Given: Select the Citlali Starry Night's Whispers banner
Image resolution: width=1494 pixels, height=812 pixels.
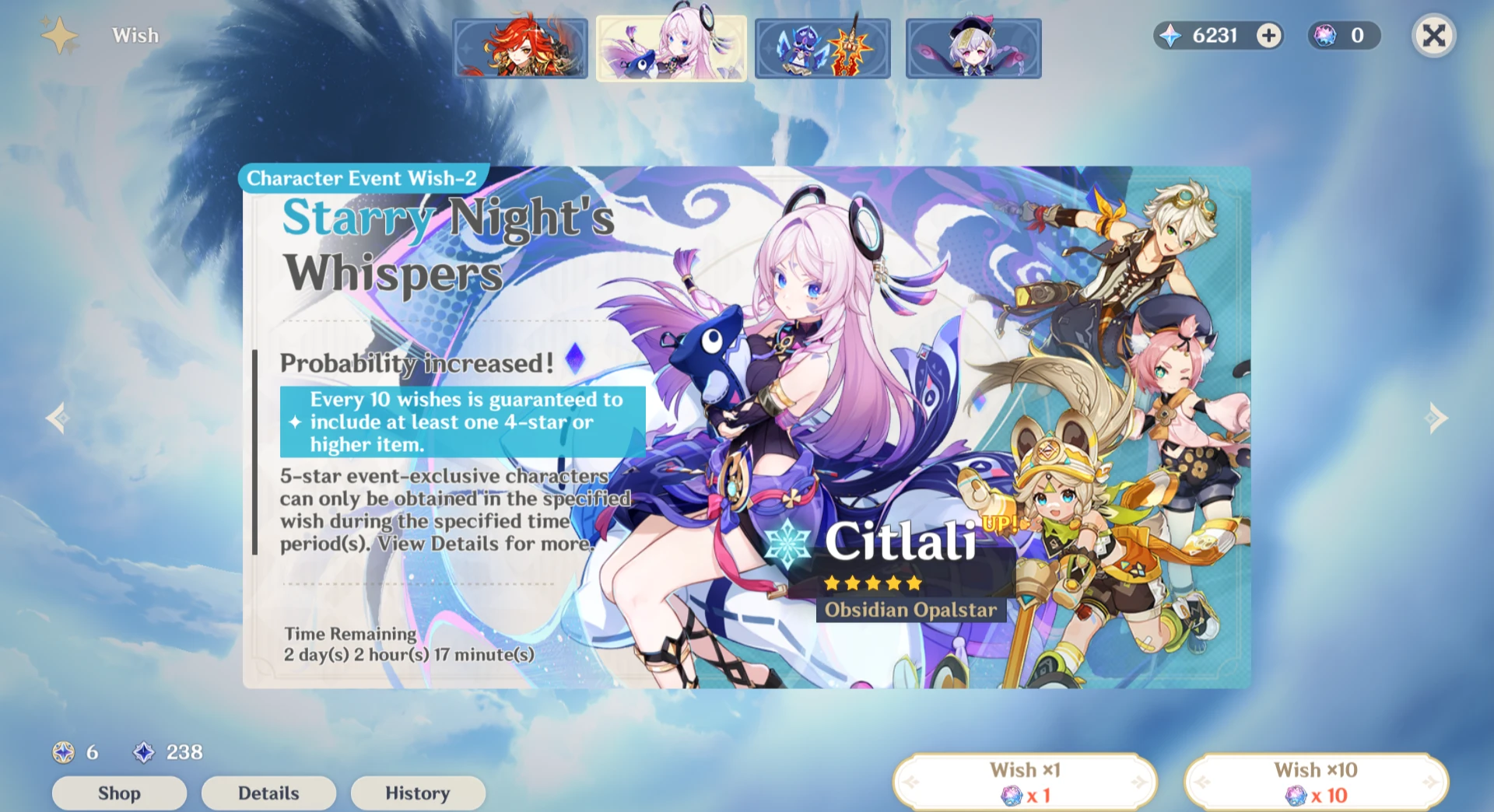Looking at the screenshot, I should pos(671,48).
